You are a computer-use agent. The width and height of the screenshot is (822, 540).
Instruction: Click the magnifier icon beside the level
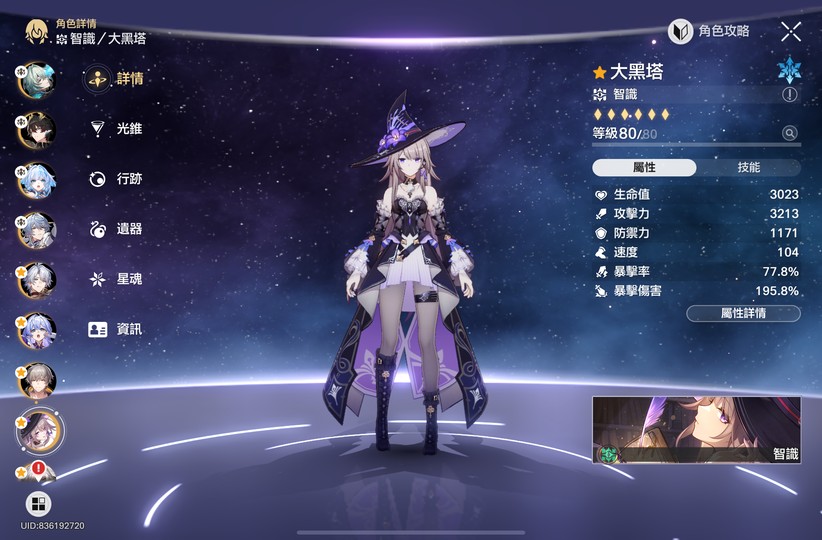790,133
